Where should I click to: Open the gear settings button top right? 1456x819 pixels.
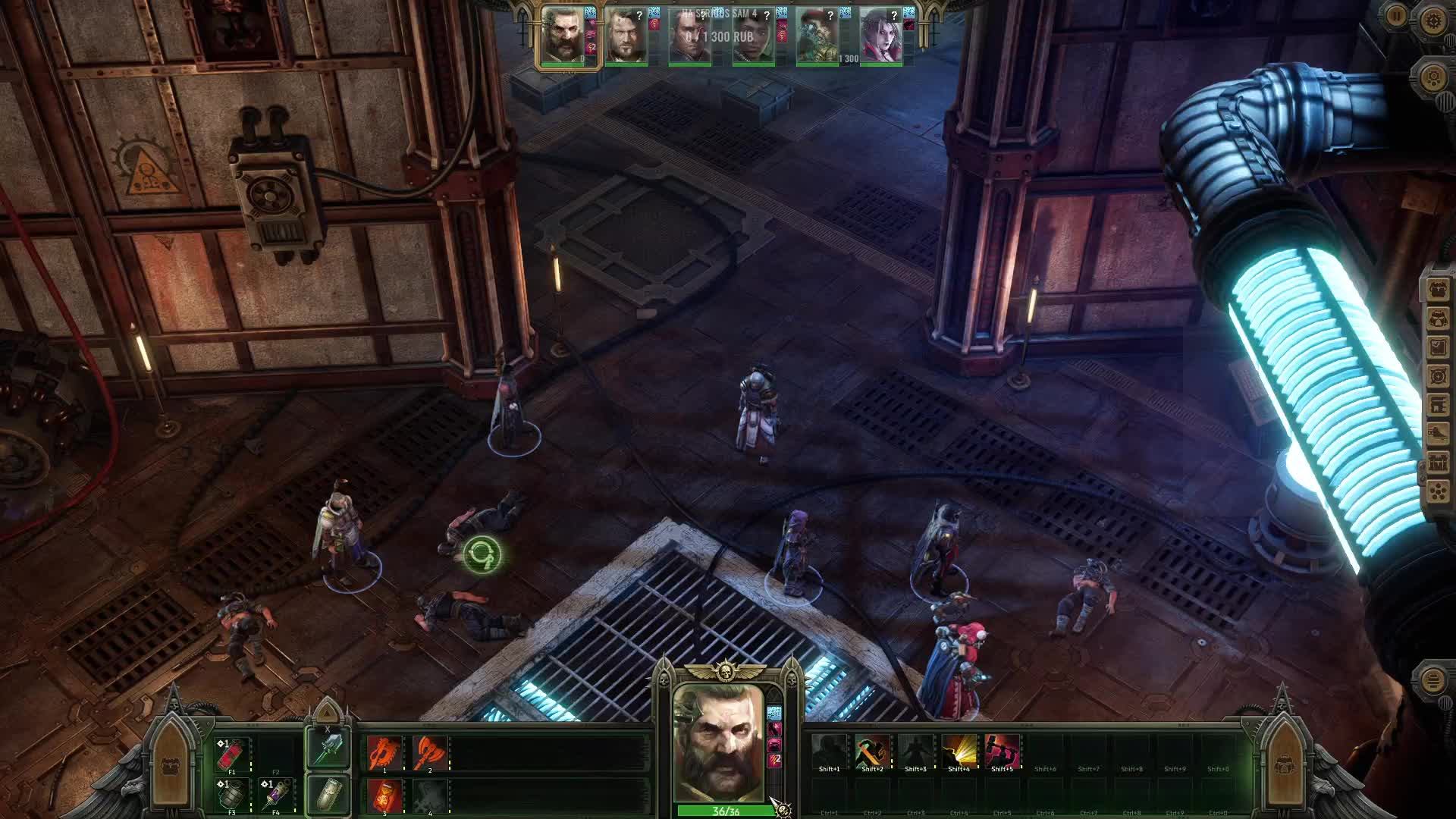click(x=1434, y=20)
